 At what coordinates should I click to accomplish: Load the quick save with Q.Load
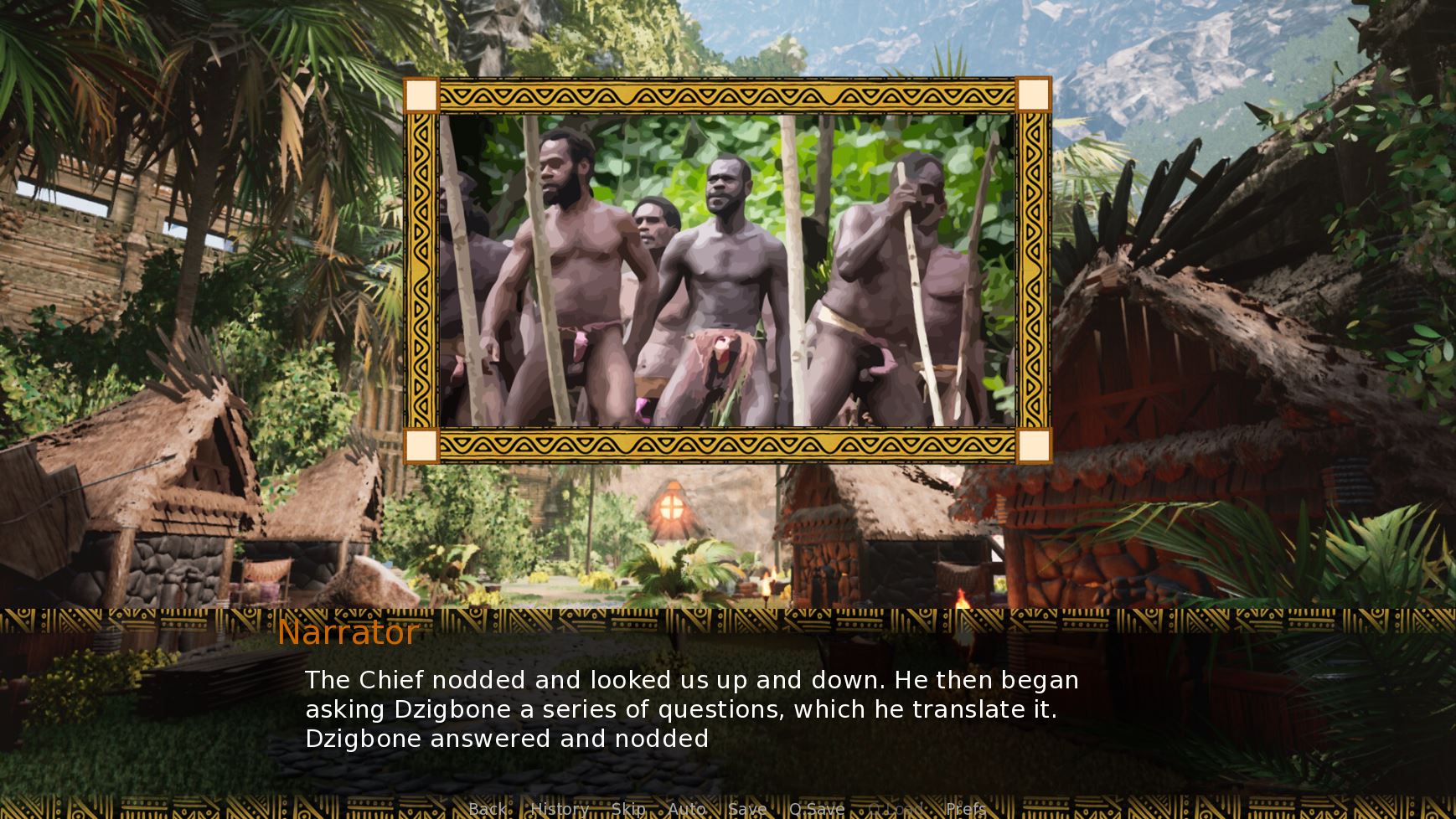click(x=895, y=809)
